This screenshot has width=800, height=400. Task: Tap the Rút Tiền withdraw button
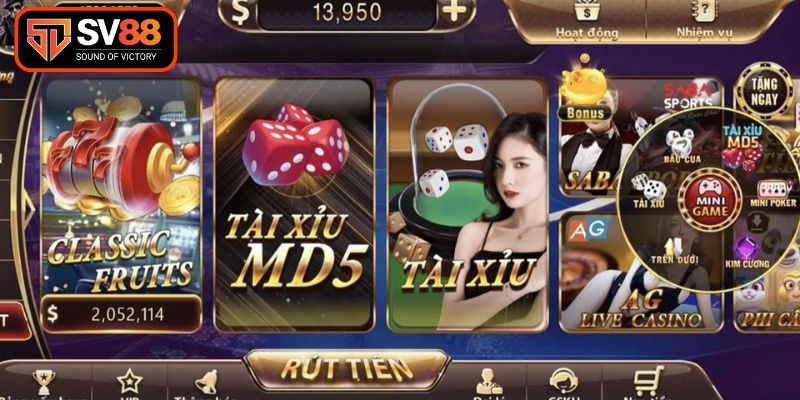pyautogui.click(x=345, y=368)
